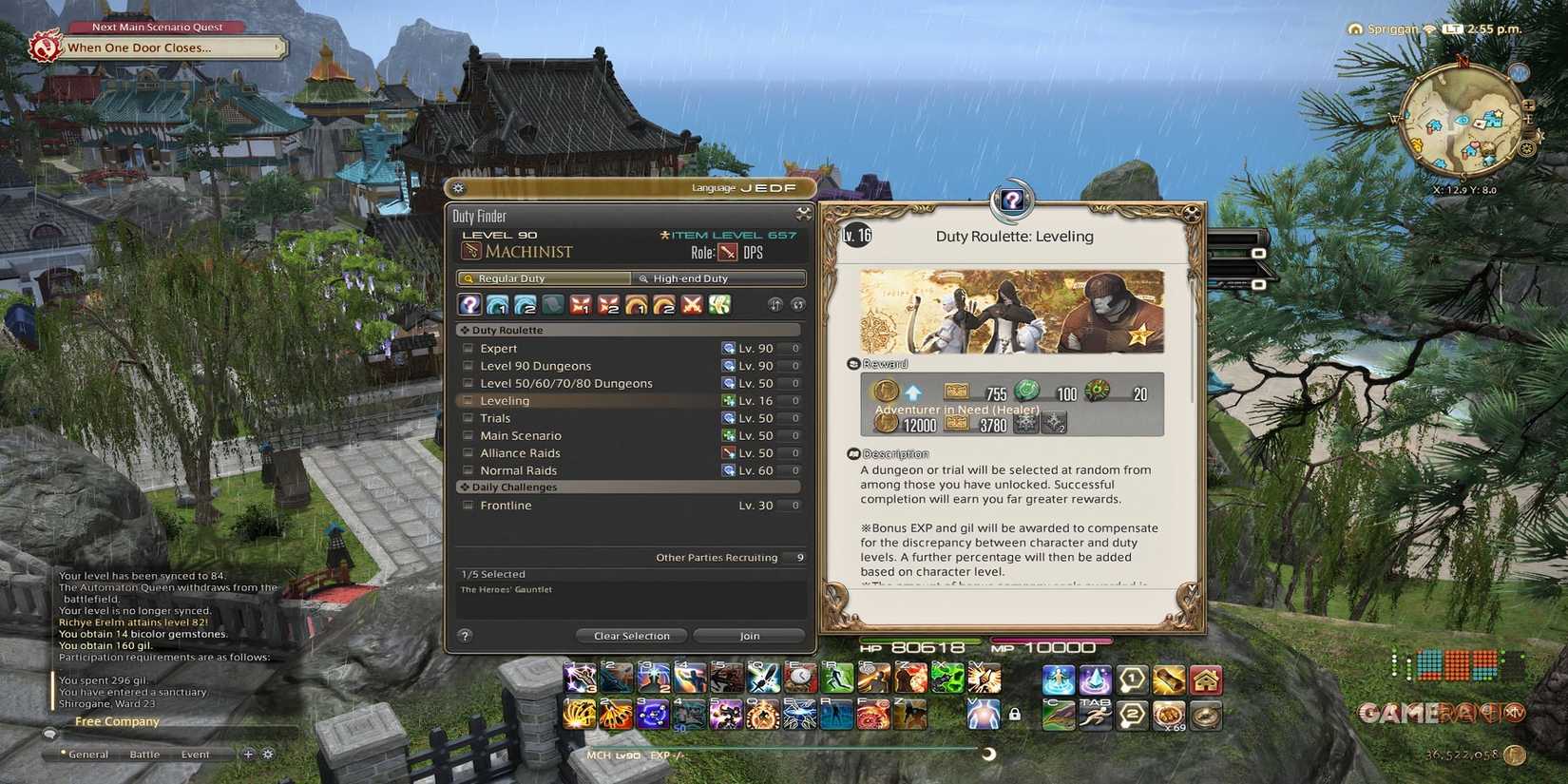Open the Raids 2 icon tab

[663, 305]
